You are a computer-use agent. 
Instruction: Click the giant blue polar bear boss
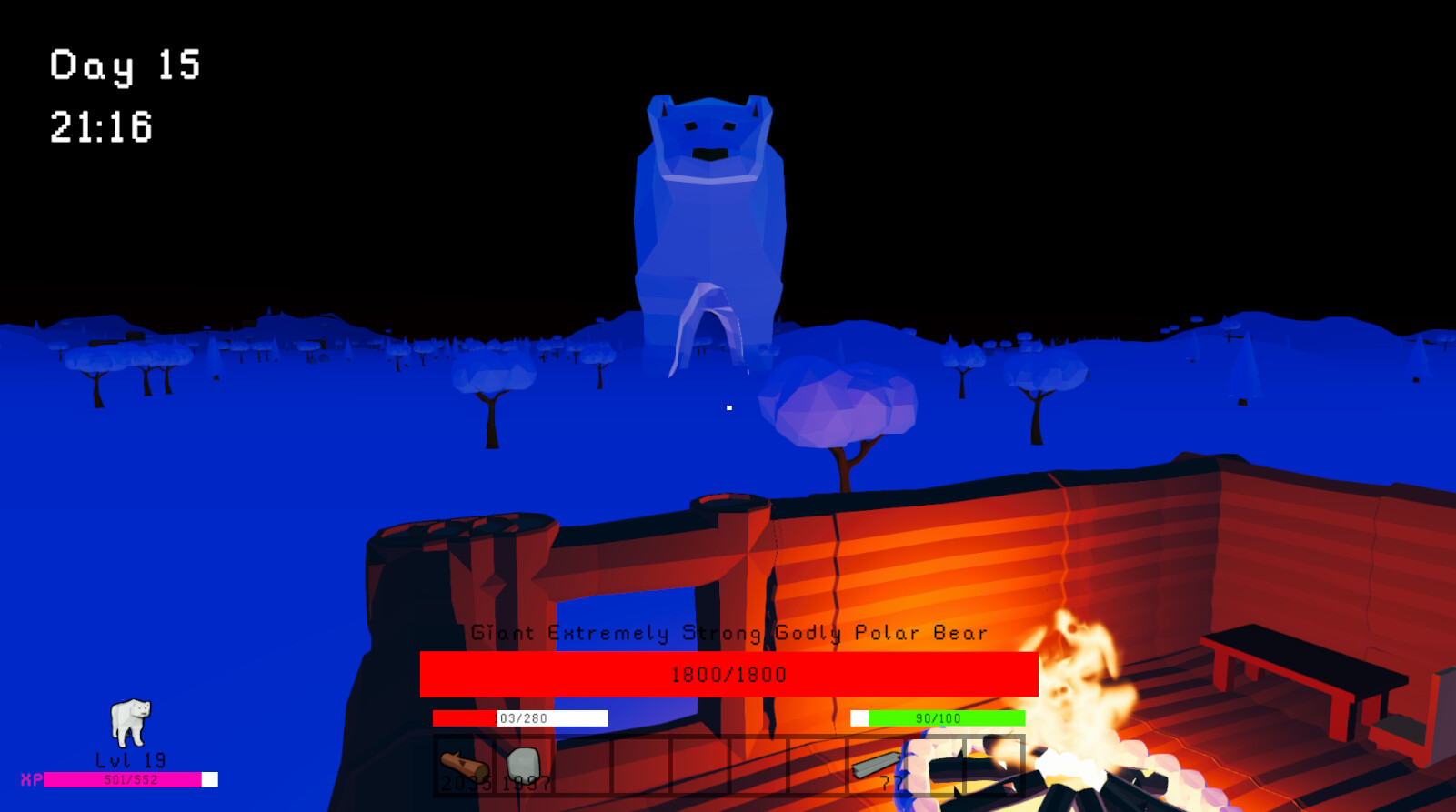709,209
